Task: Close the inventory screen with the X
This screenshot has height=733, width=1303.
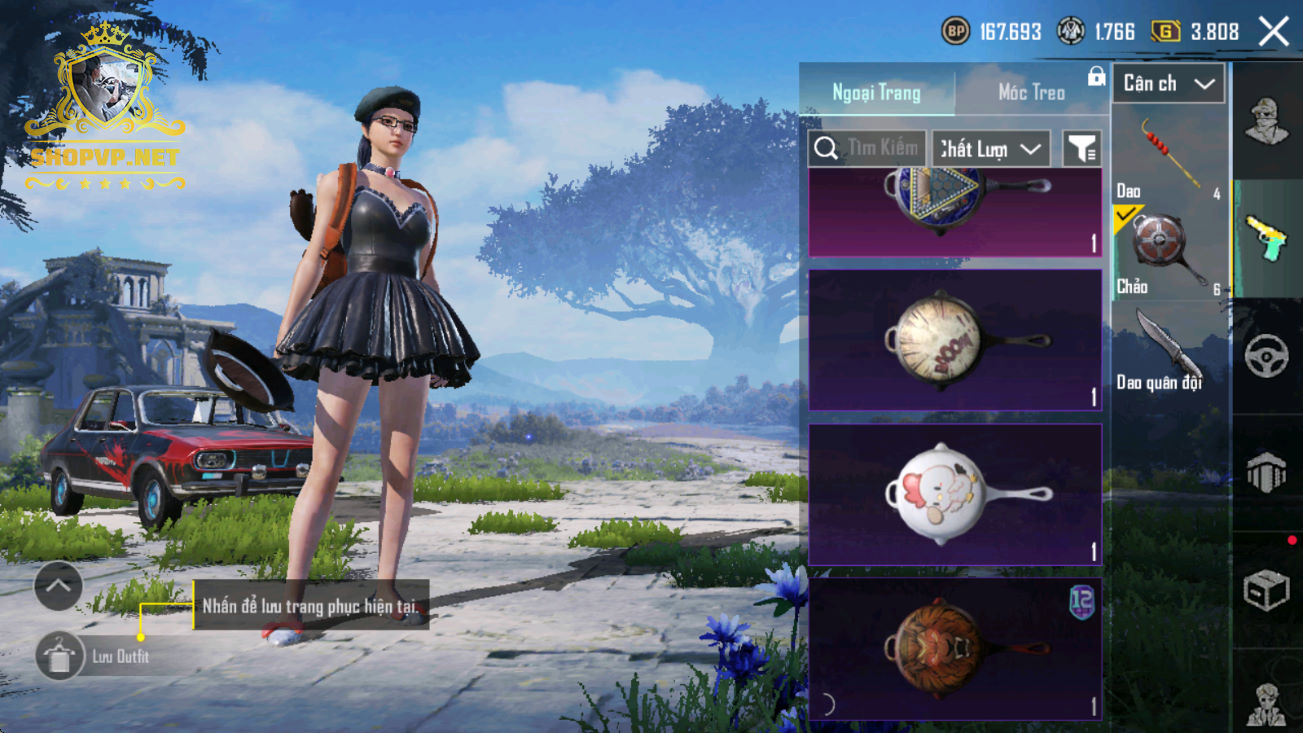Action: (1274, 32)
